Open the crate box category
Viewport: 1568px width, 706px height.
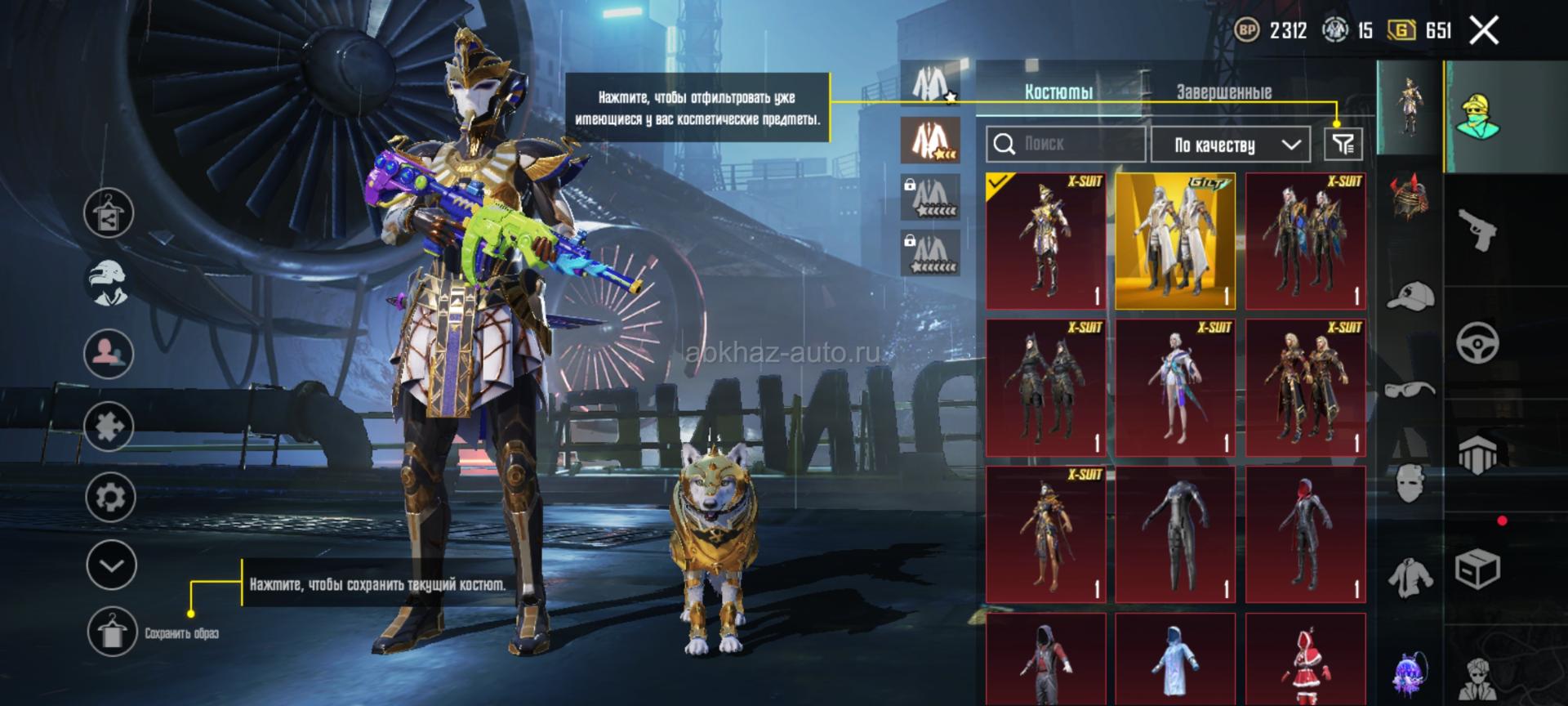point(1478,568)
